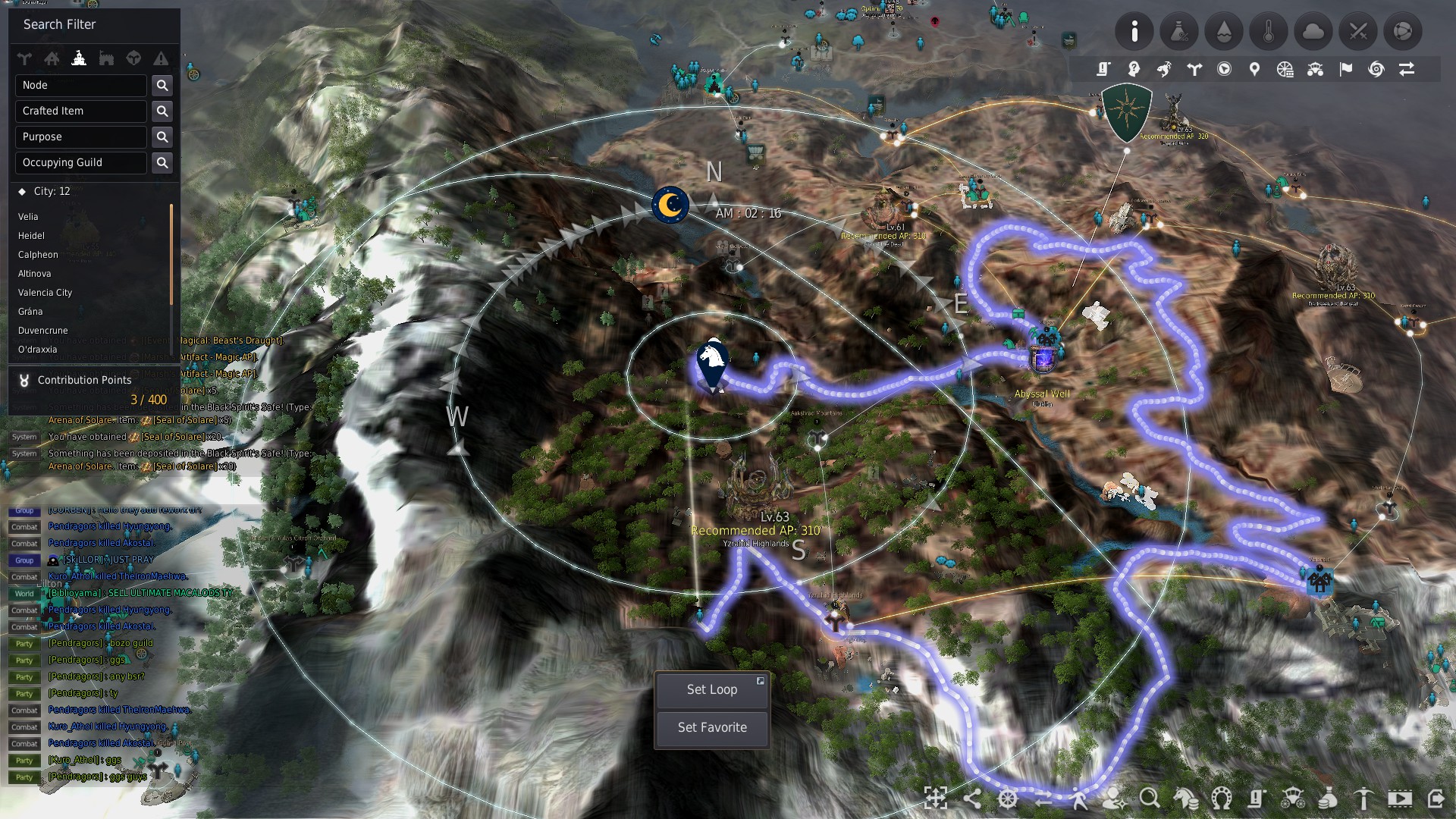Select the humidity water-drop map overlay icon

click(x=1225, y=31)
